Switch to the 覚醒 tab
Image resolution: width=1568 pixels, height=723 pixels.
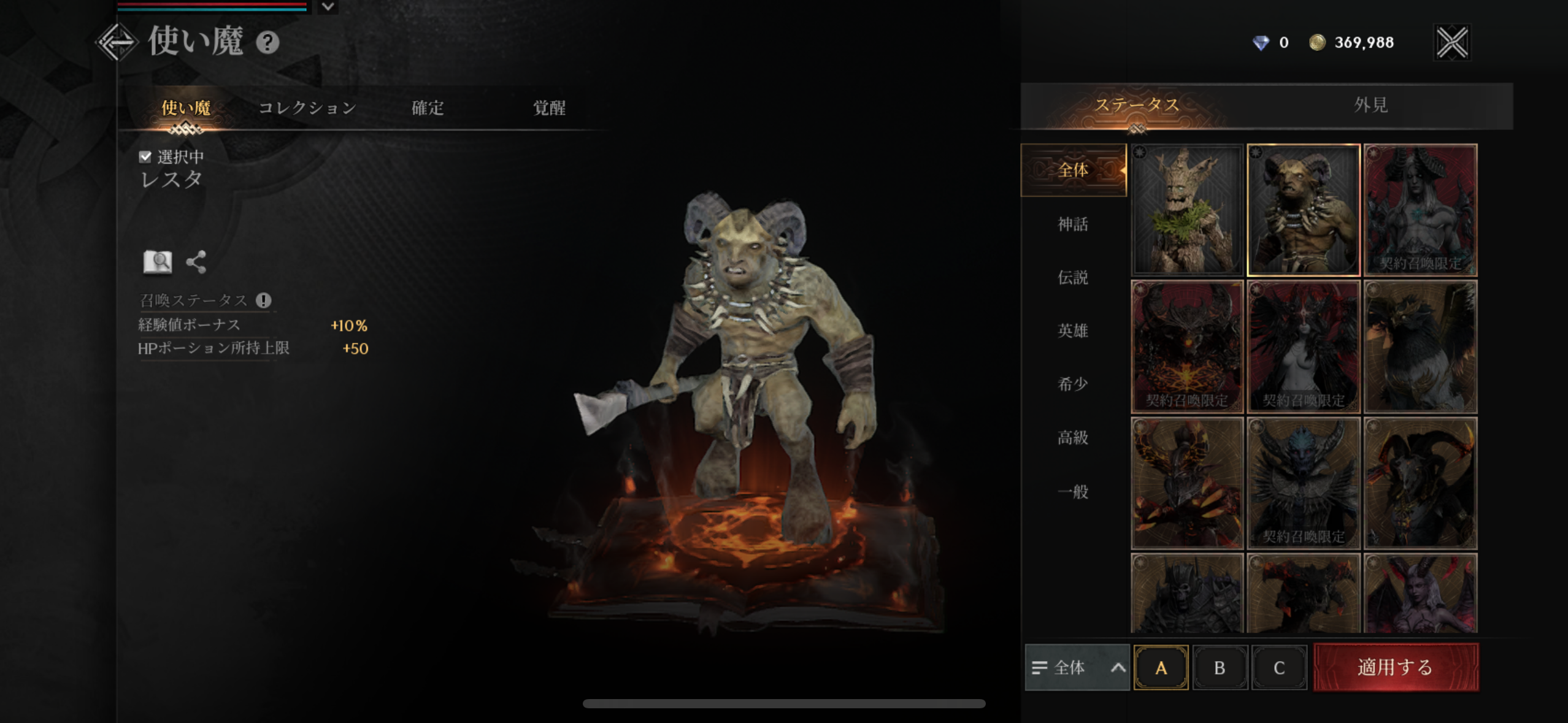(549, 108)
